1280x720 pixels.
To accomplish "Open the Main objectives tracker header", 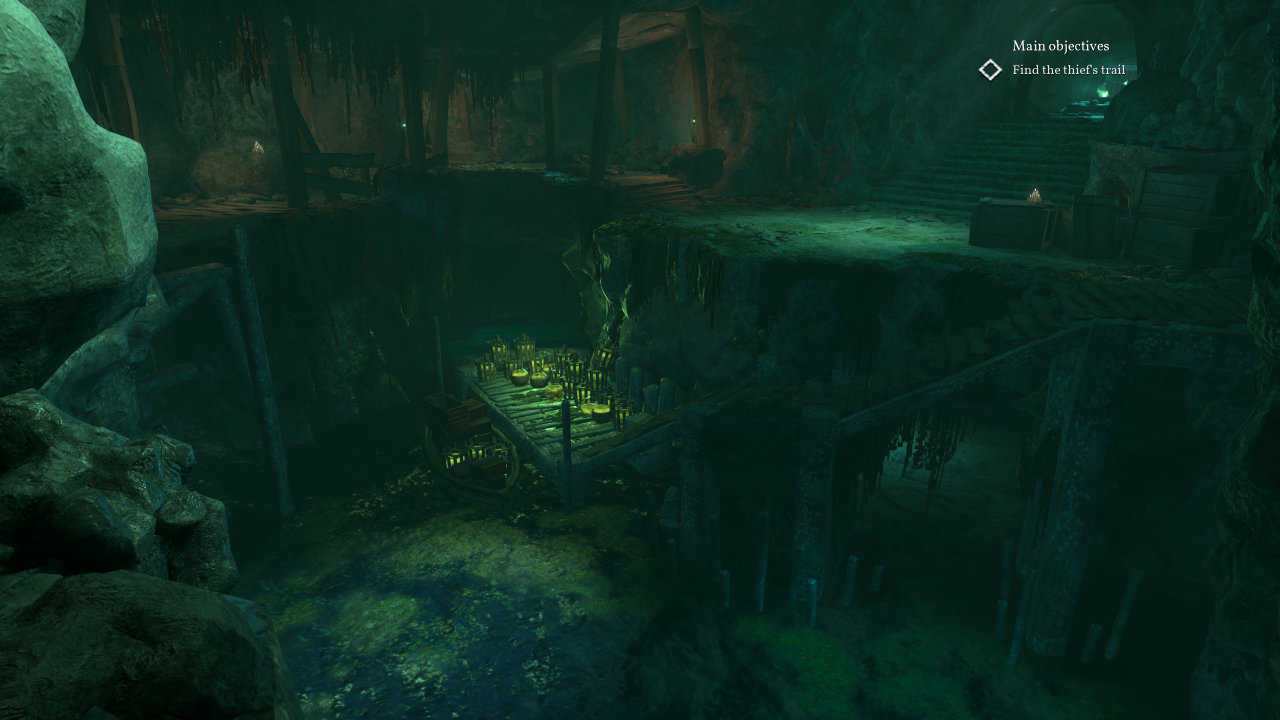I will pyautogui.click(x=1060, y=46).
